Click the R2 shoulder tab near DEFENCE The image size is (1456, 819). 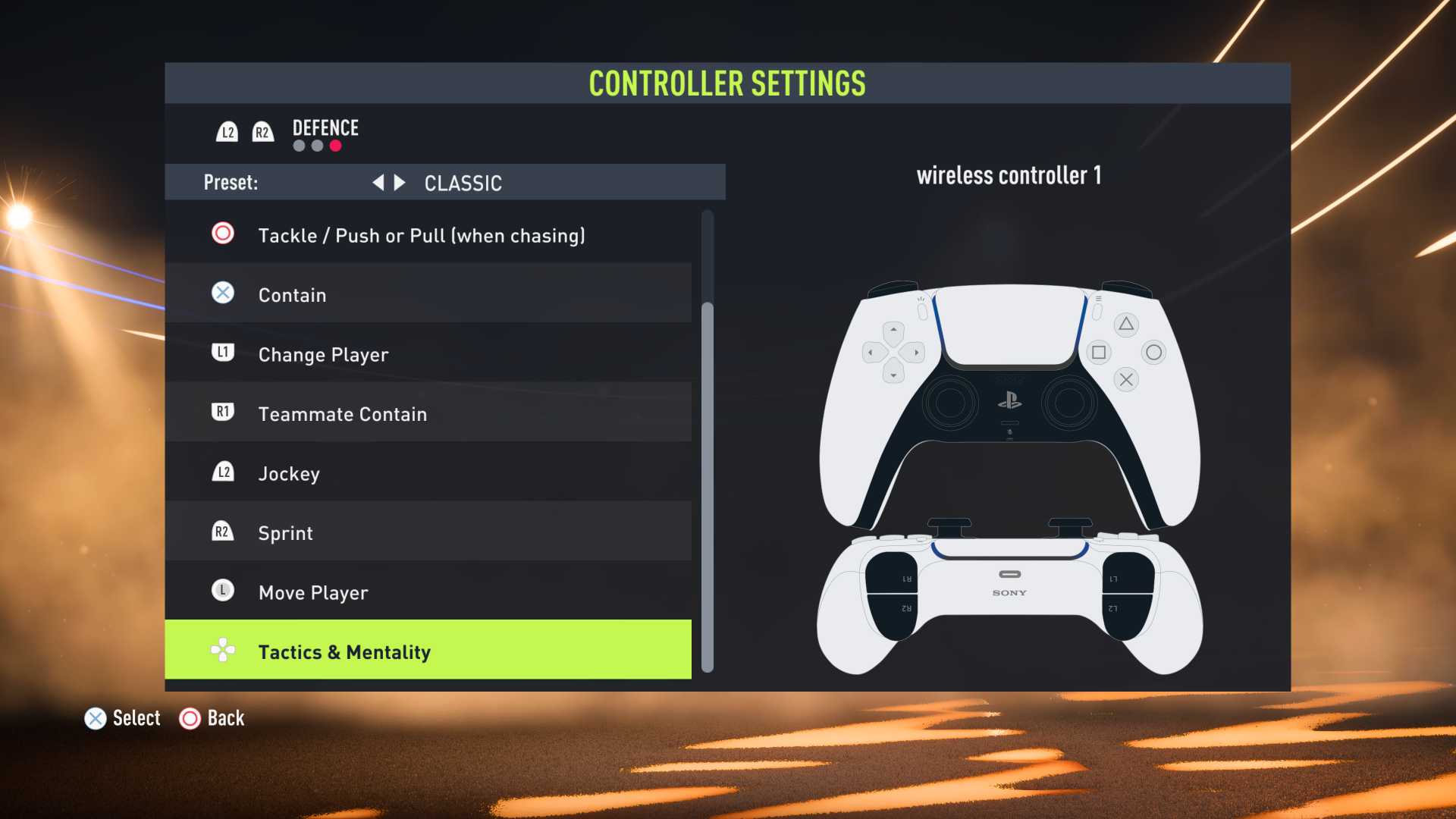(263, 130)
